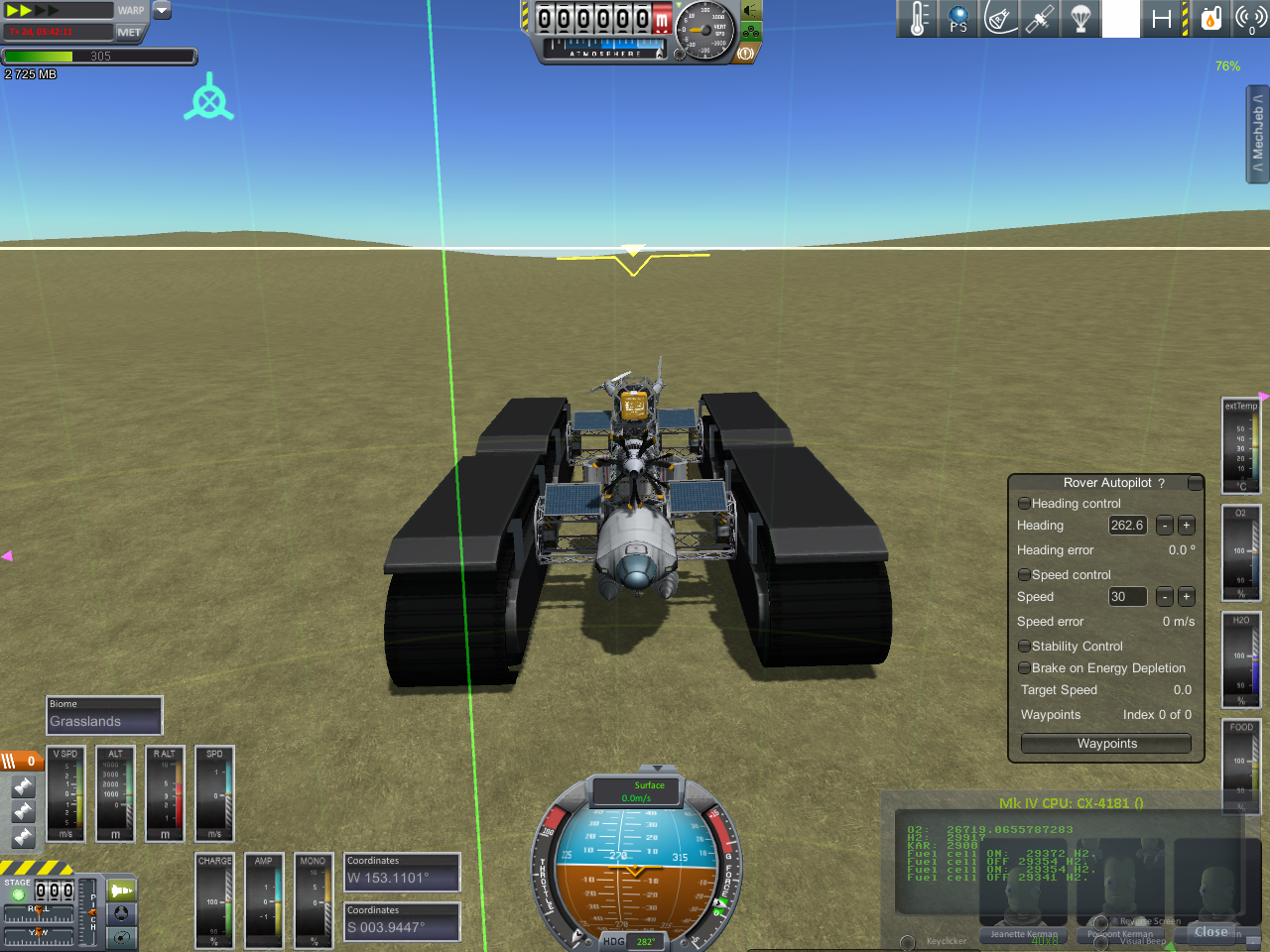Screen dimensions: 1270x952
Task: Click the Heading value input field
Action: tap(1127, 526)
